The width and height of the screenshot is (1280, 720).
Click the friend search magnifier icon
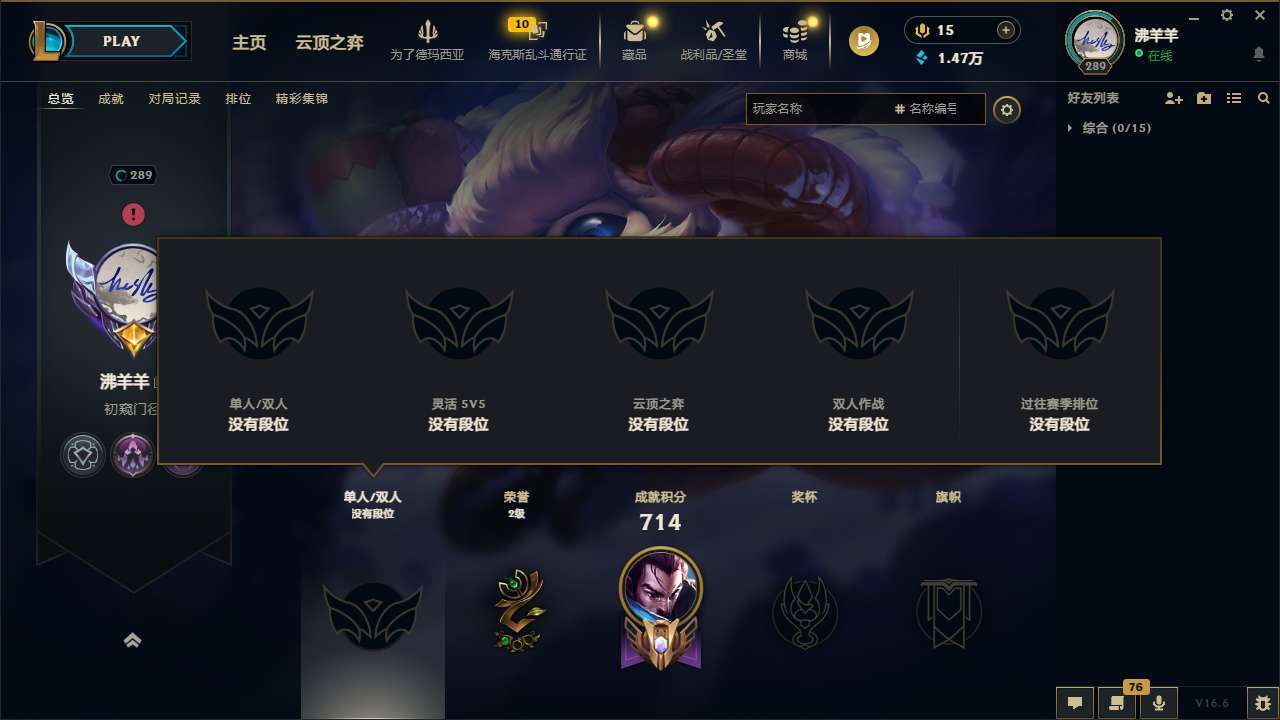tap(1262, 98)
